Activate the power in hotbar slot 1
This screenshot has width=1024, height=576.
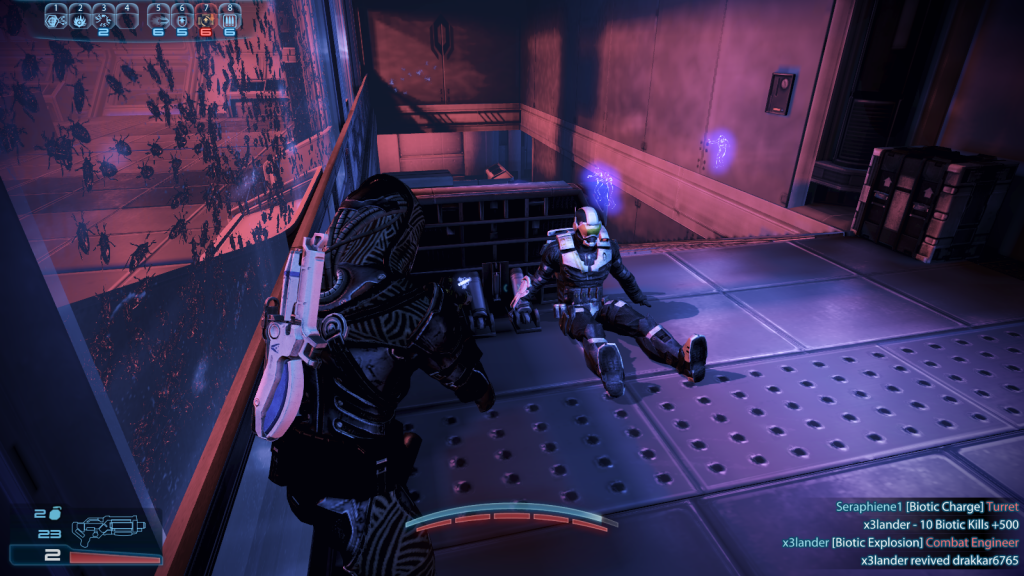55,19
